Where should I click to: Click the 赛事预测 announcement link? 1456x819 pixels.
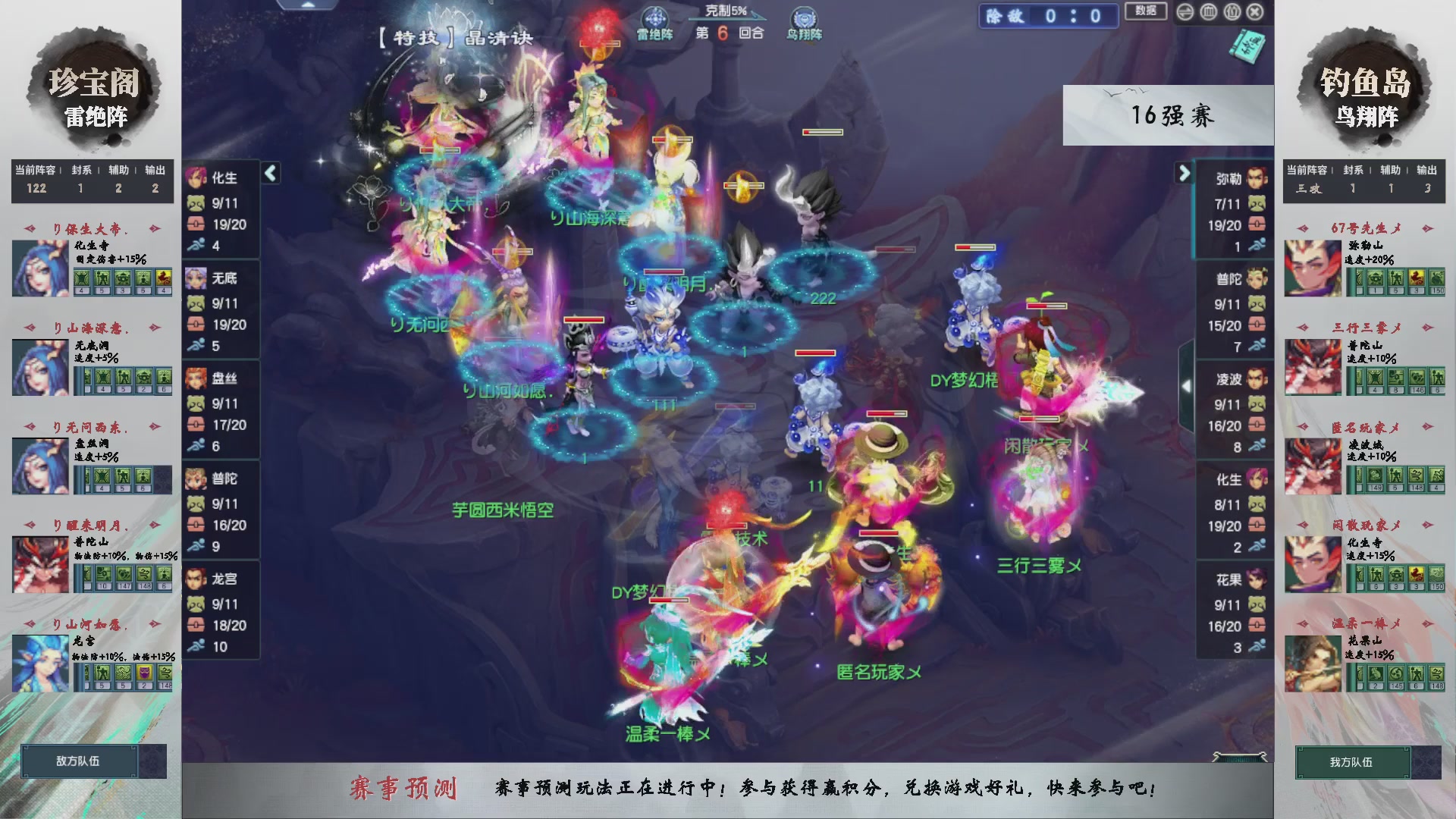[407, 788]
